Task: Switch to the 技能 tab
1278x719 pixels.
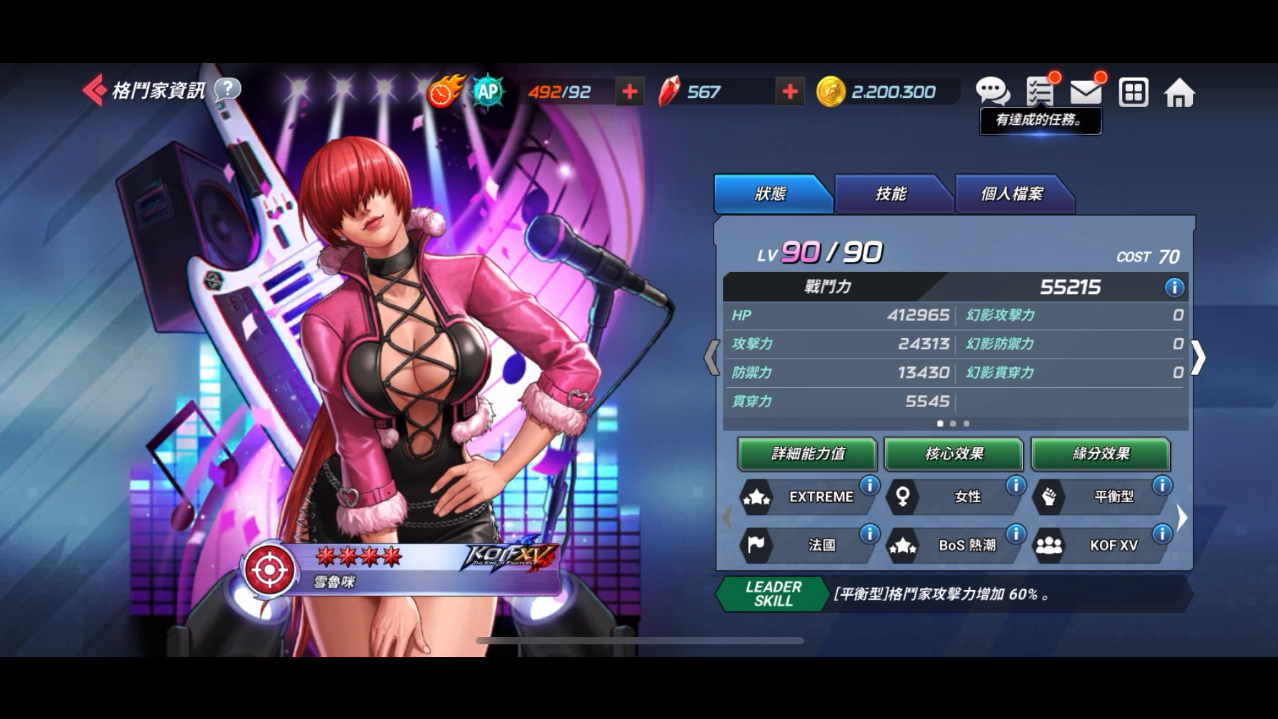Action: (x=891, y=194)
